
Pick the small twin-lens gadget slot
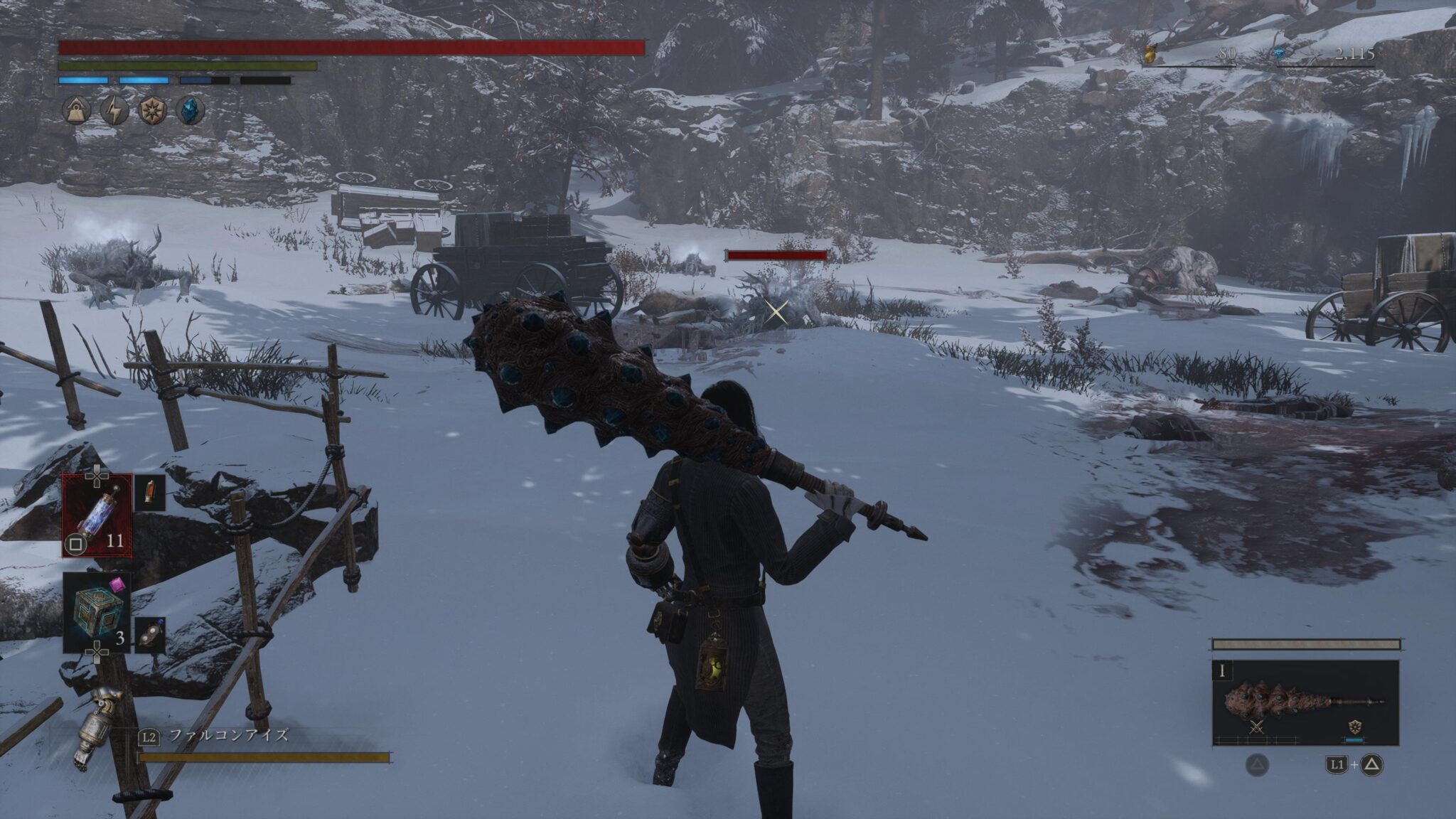(x=150, y=636)
